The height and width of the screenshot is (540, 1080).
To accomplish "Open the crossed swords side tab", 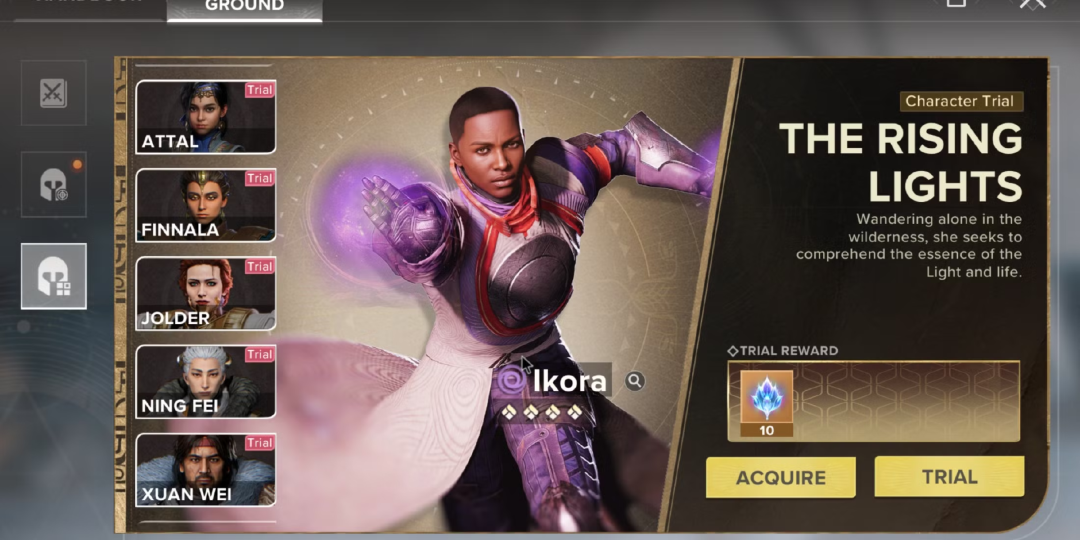I will click(x=53, y=93).
